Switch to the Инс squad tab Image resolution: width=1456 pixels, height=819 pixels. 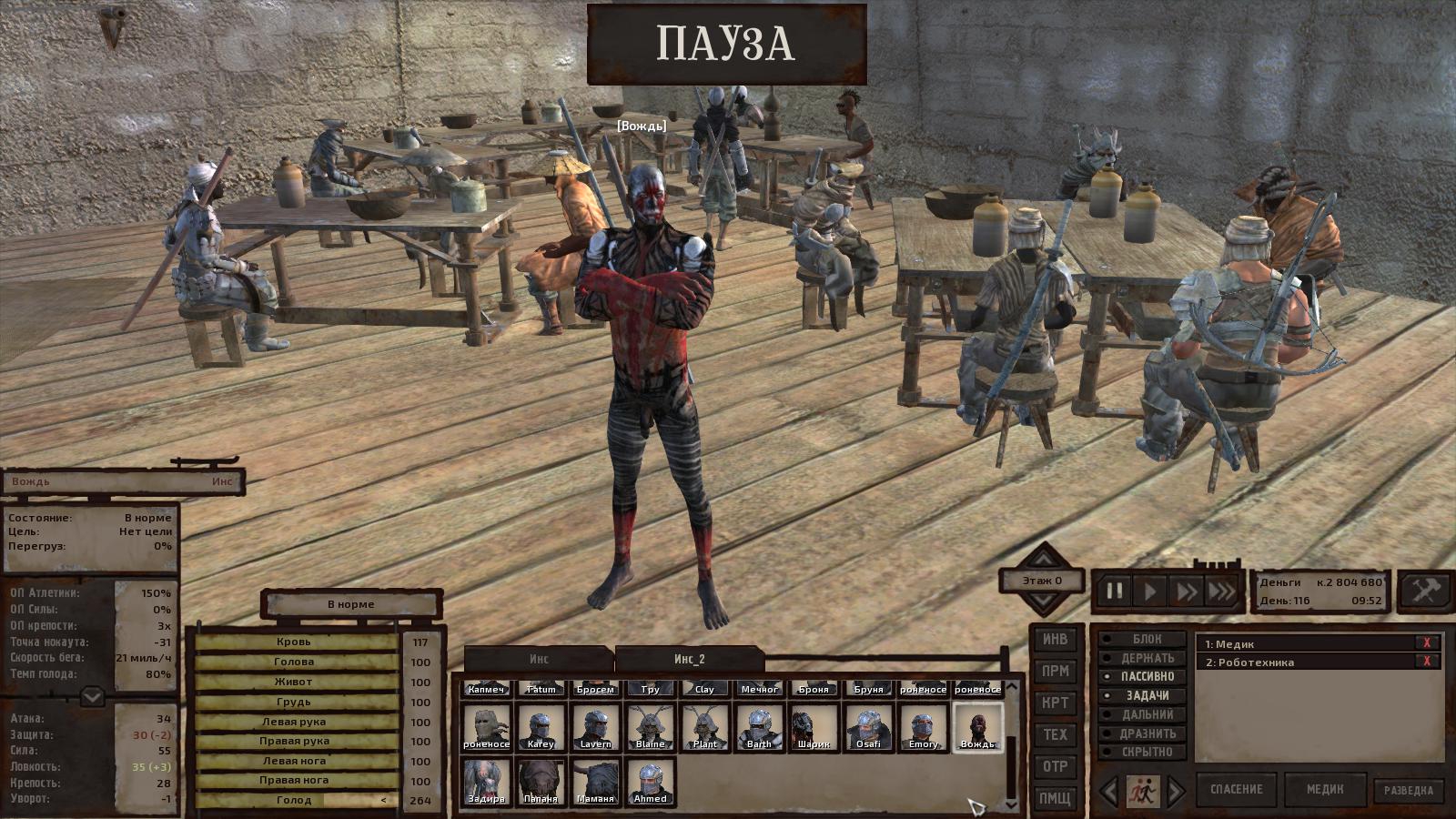pos(539,659)
